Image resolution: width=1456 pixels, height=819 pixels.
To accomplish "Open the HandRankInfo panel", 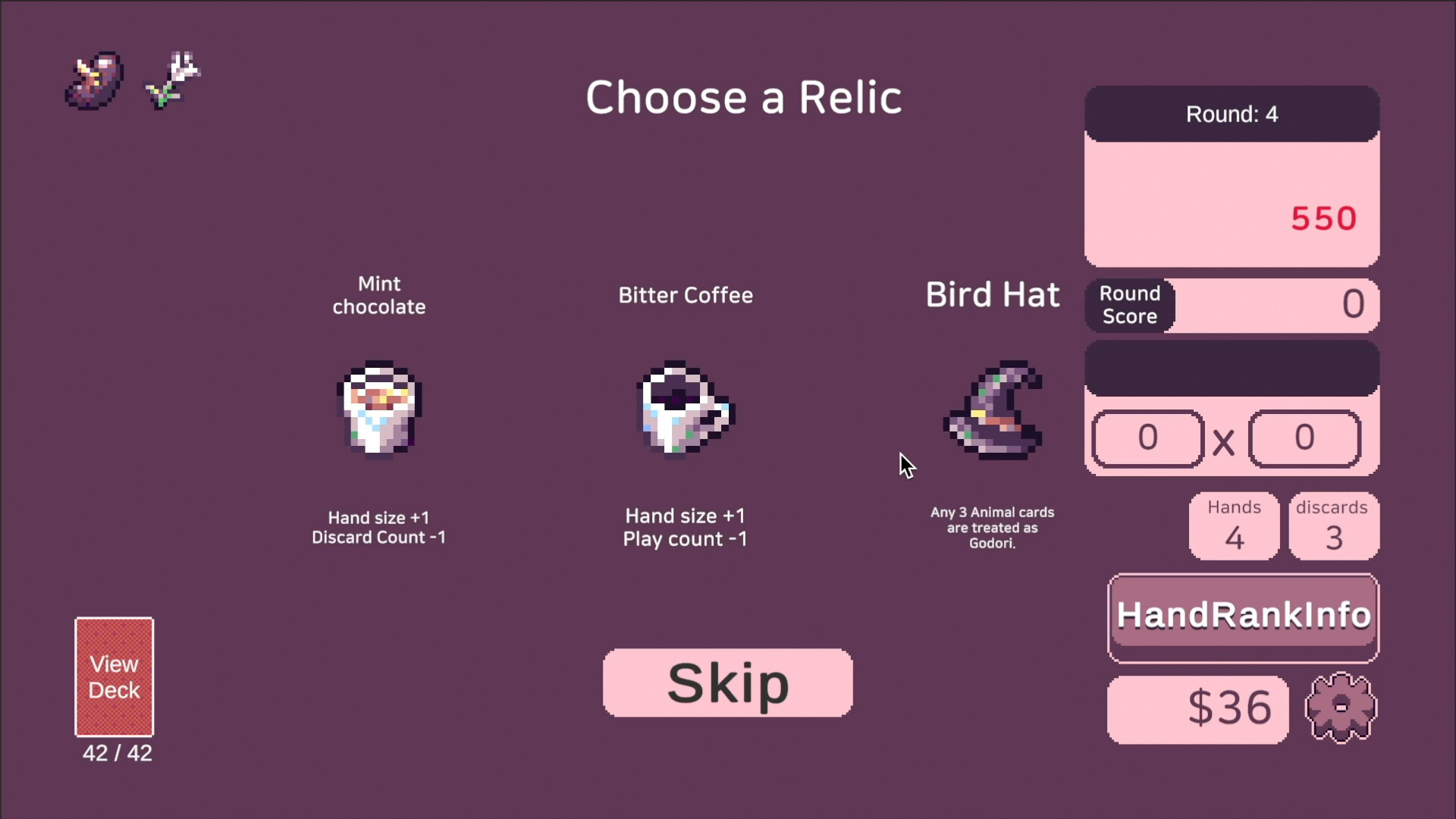I will click(1243, 615).
